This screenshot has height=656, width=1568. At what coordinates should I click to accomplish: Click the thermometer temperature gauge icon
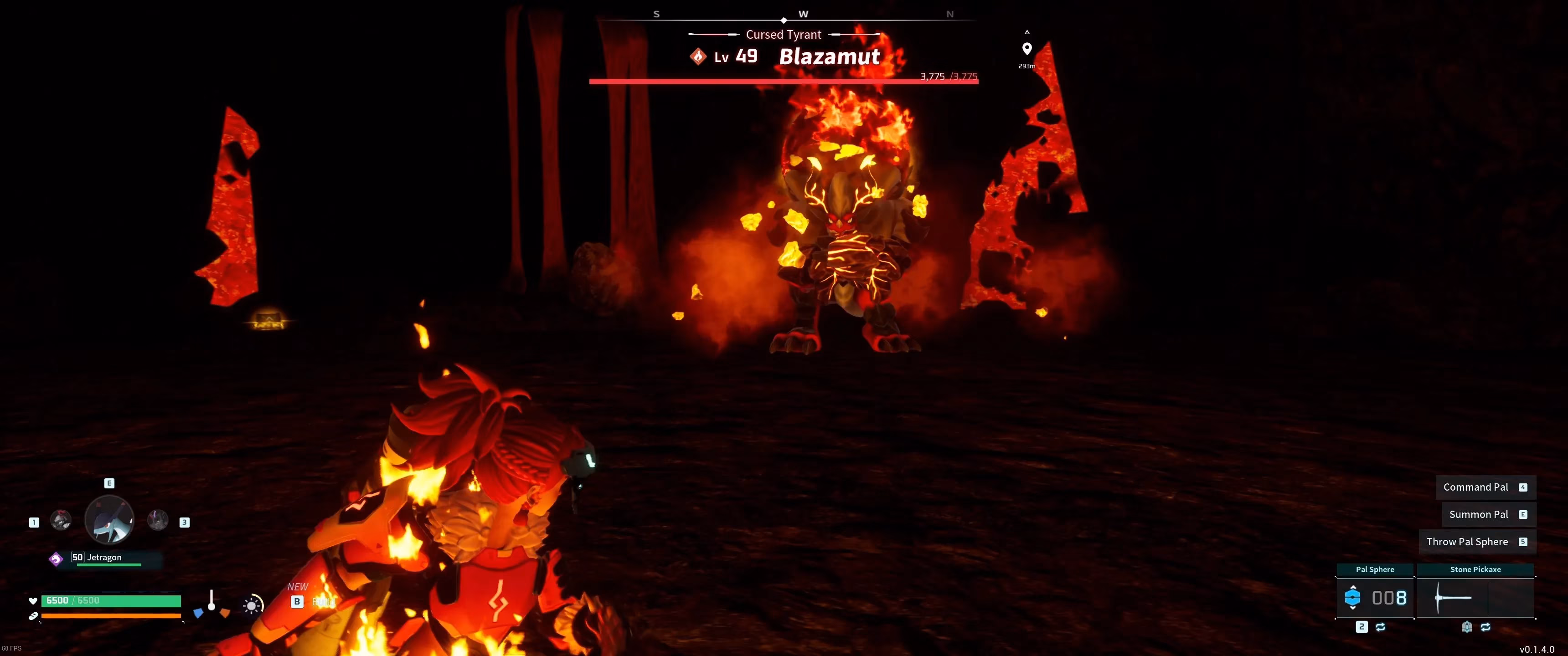point(212,600)
